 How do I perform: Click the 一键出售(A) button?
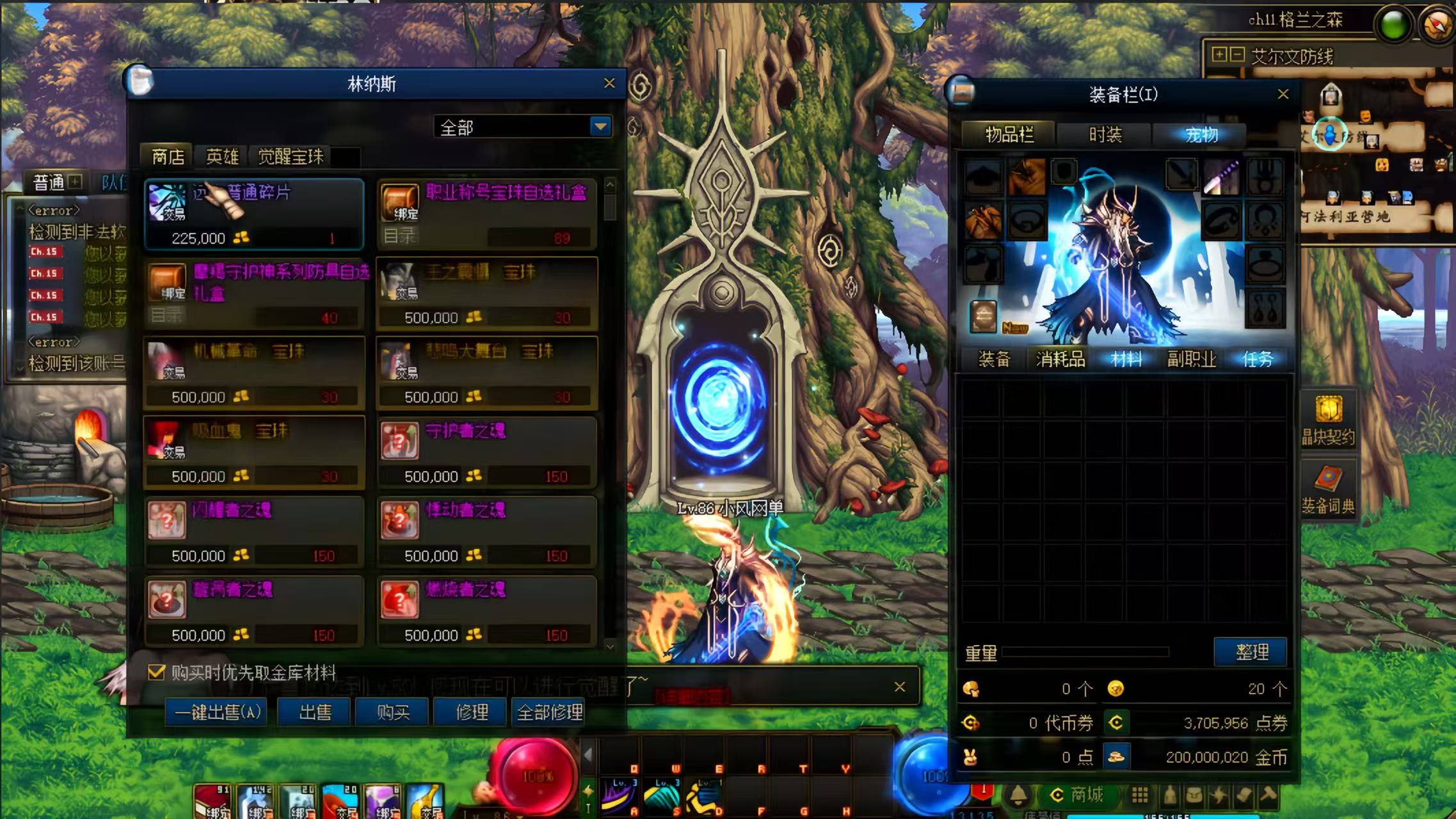217,712
